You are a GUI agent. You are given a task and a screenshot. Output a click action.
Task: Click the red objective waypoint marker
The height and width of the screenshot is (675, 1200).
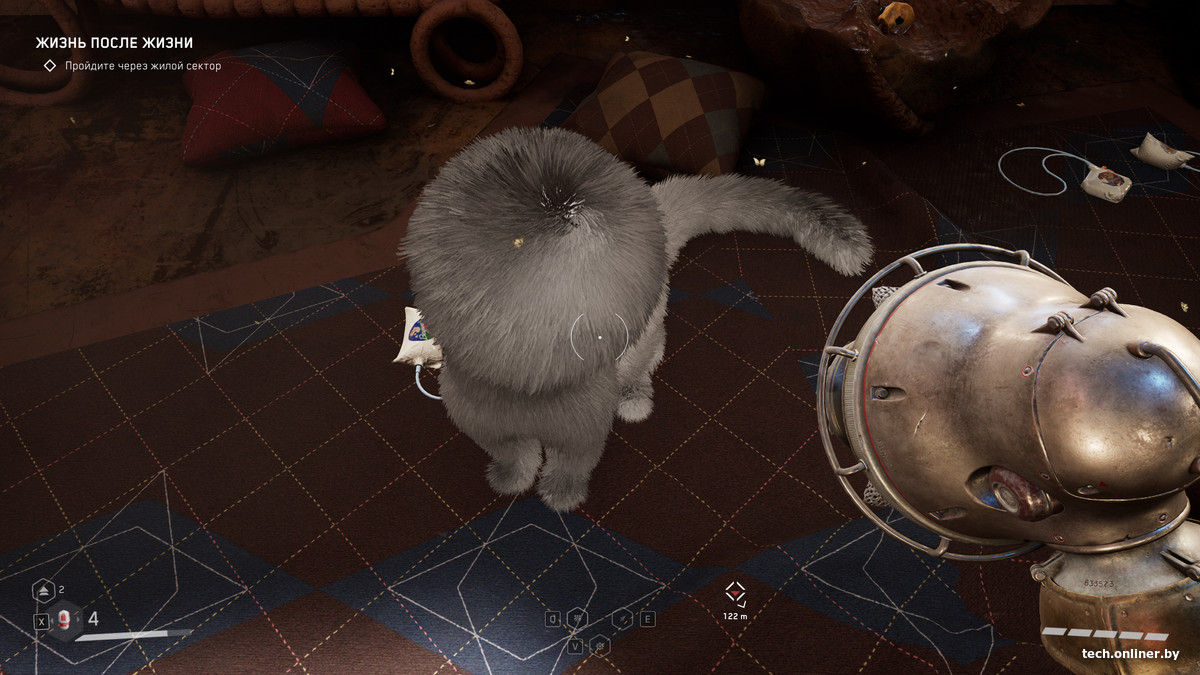point(735,593)
